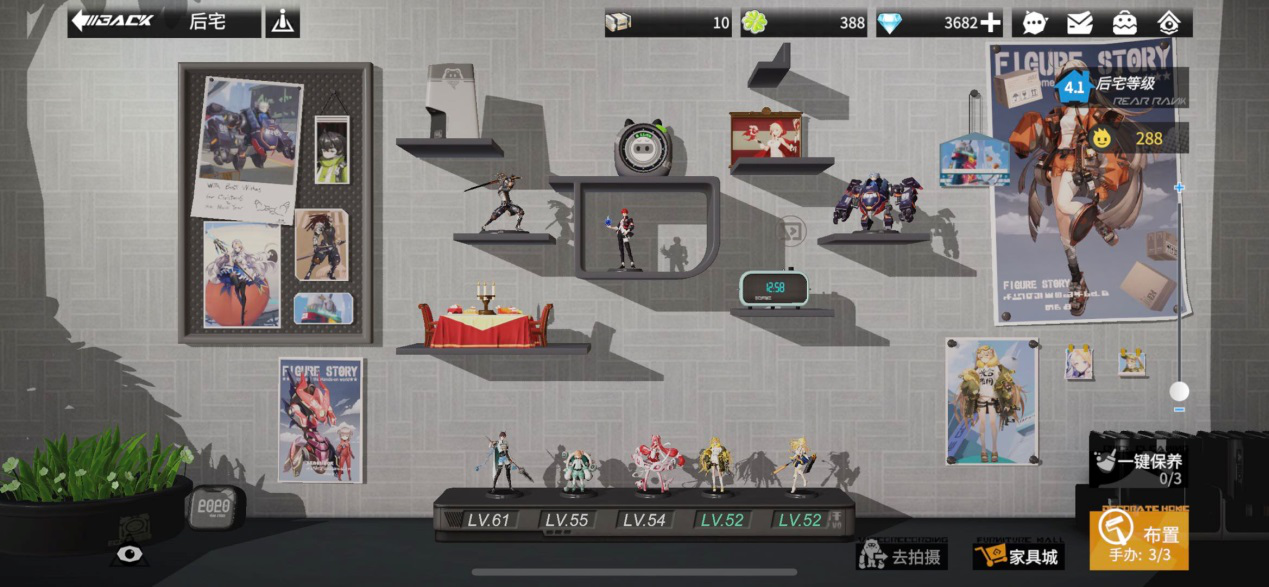
Task: Choose the 去拍摄 go-shoot button
Action: point(901,555)
